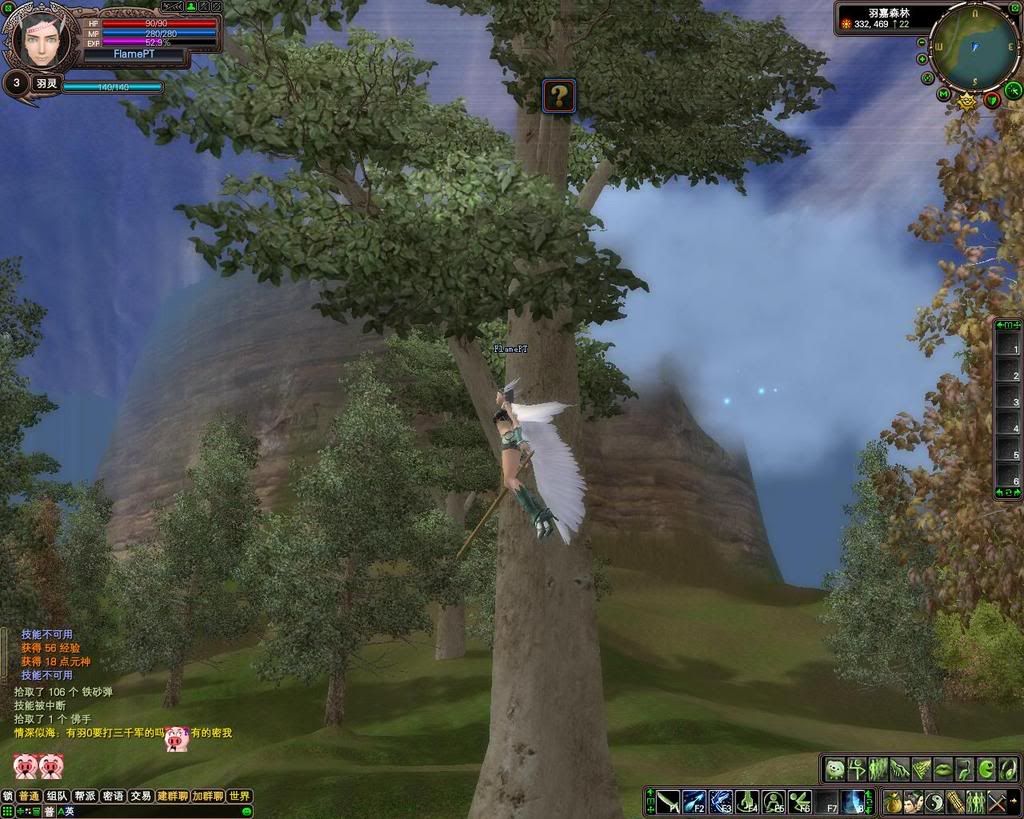Screen dimensions: 1024x819
Task: Open the yin-yang symbol menu icon
Action: (x=933, y=802)
